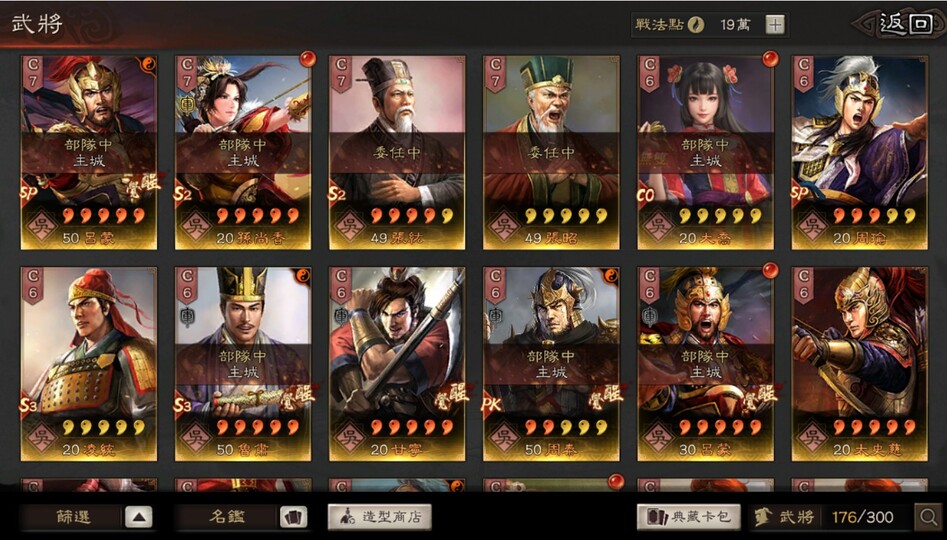The height and width of the screenshot is (540, 947).
Task: Select the 凌統 general card
Action: 88,363
